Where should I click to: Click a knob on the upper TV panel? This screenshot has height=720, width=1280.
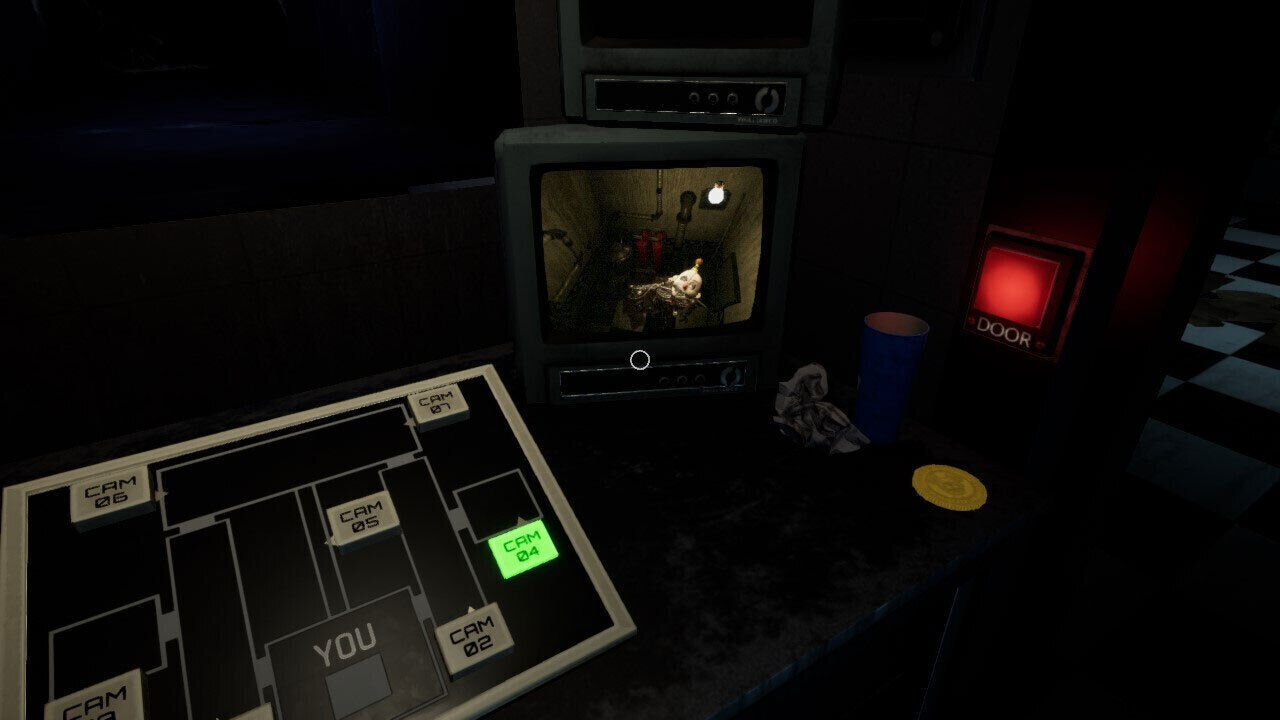712,99
